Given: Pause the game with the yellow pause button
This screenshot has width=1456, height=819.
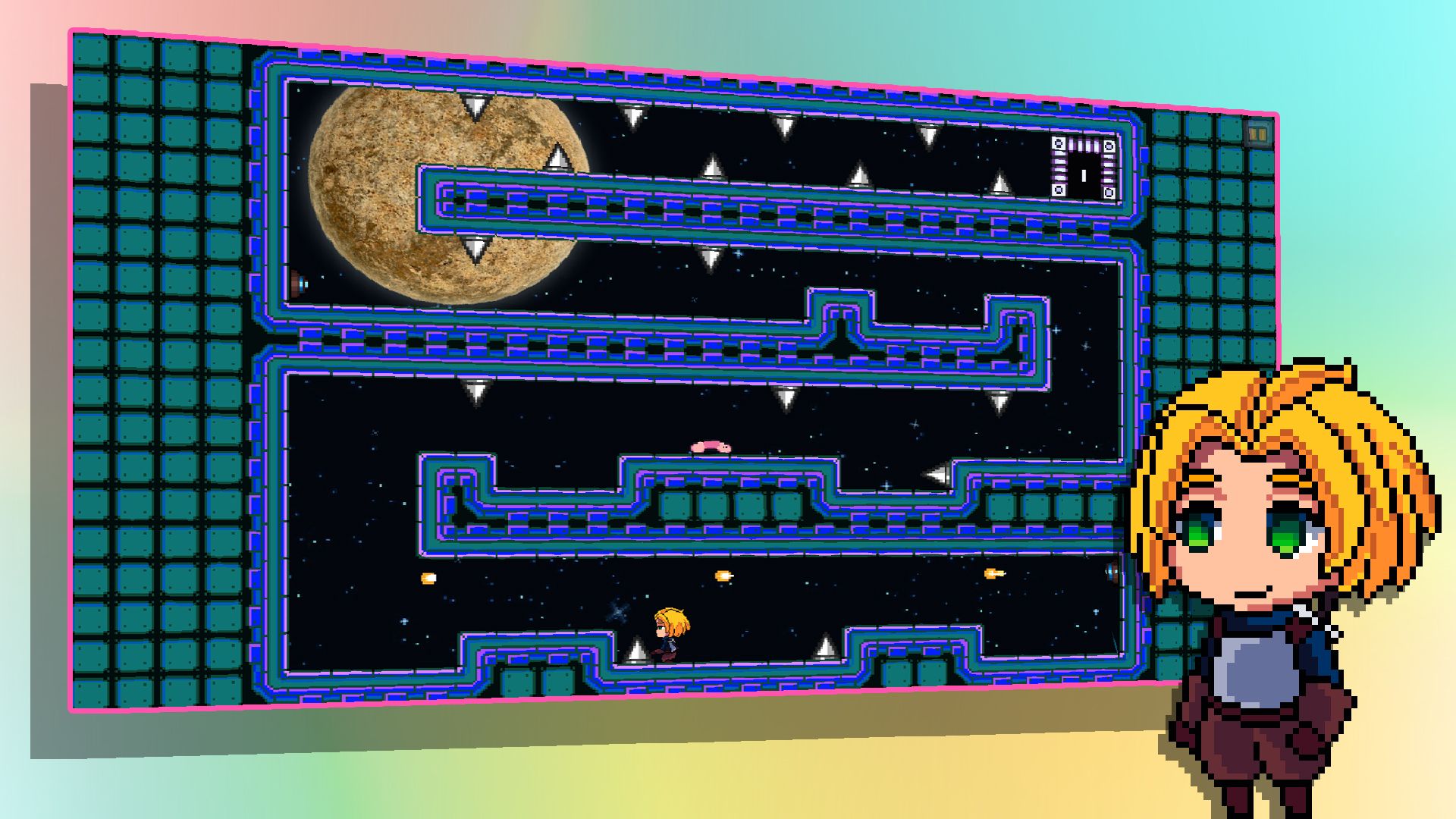Looking at the screenshot, I should pos(1257,134).
